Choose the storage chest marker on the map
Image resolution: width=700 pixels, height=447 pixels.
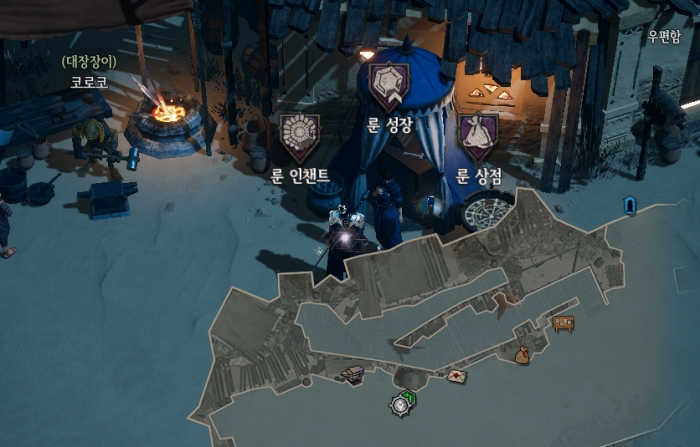353,374
